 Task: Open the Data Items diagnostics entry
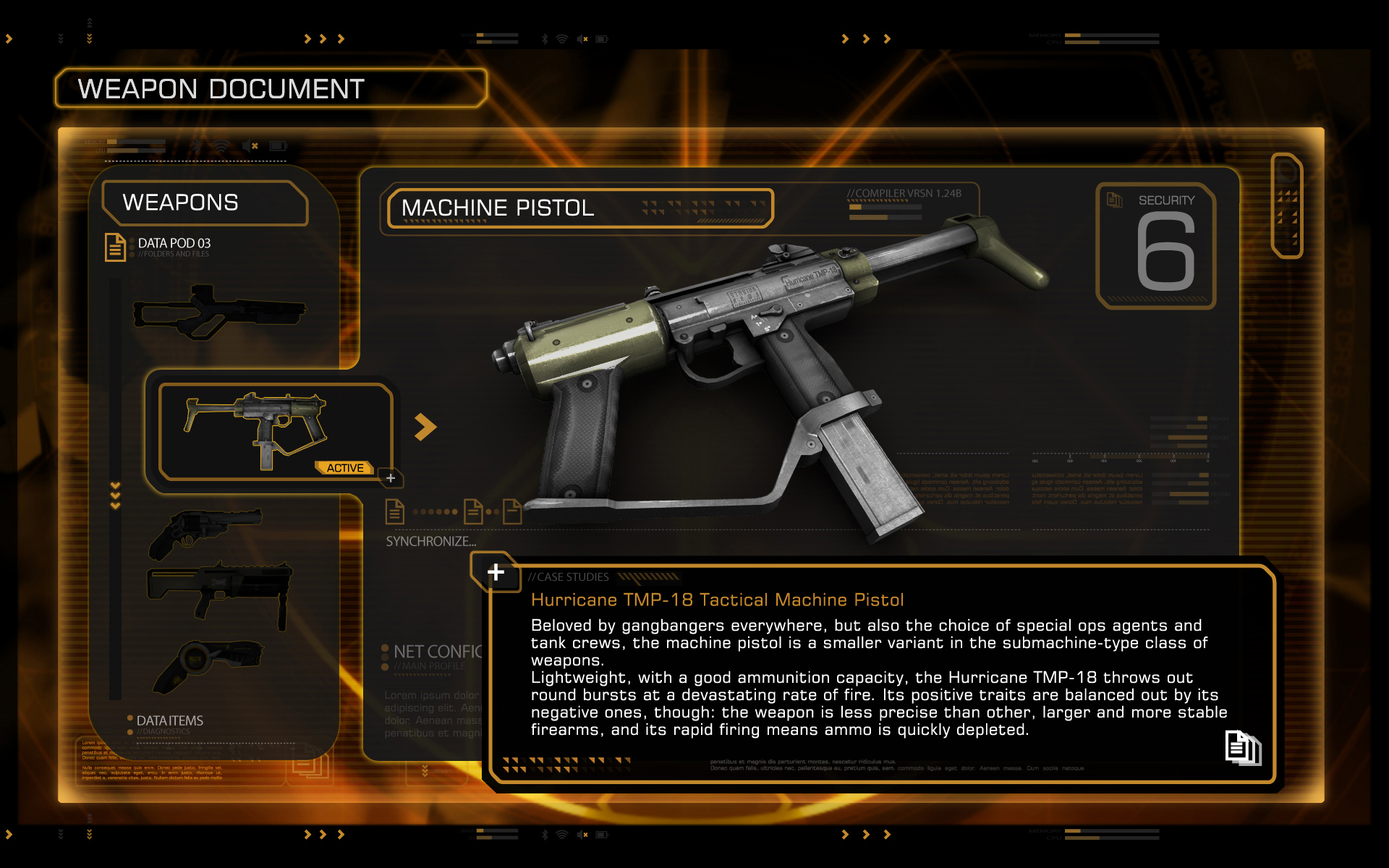[x=169, y=722]
